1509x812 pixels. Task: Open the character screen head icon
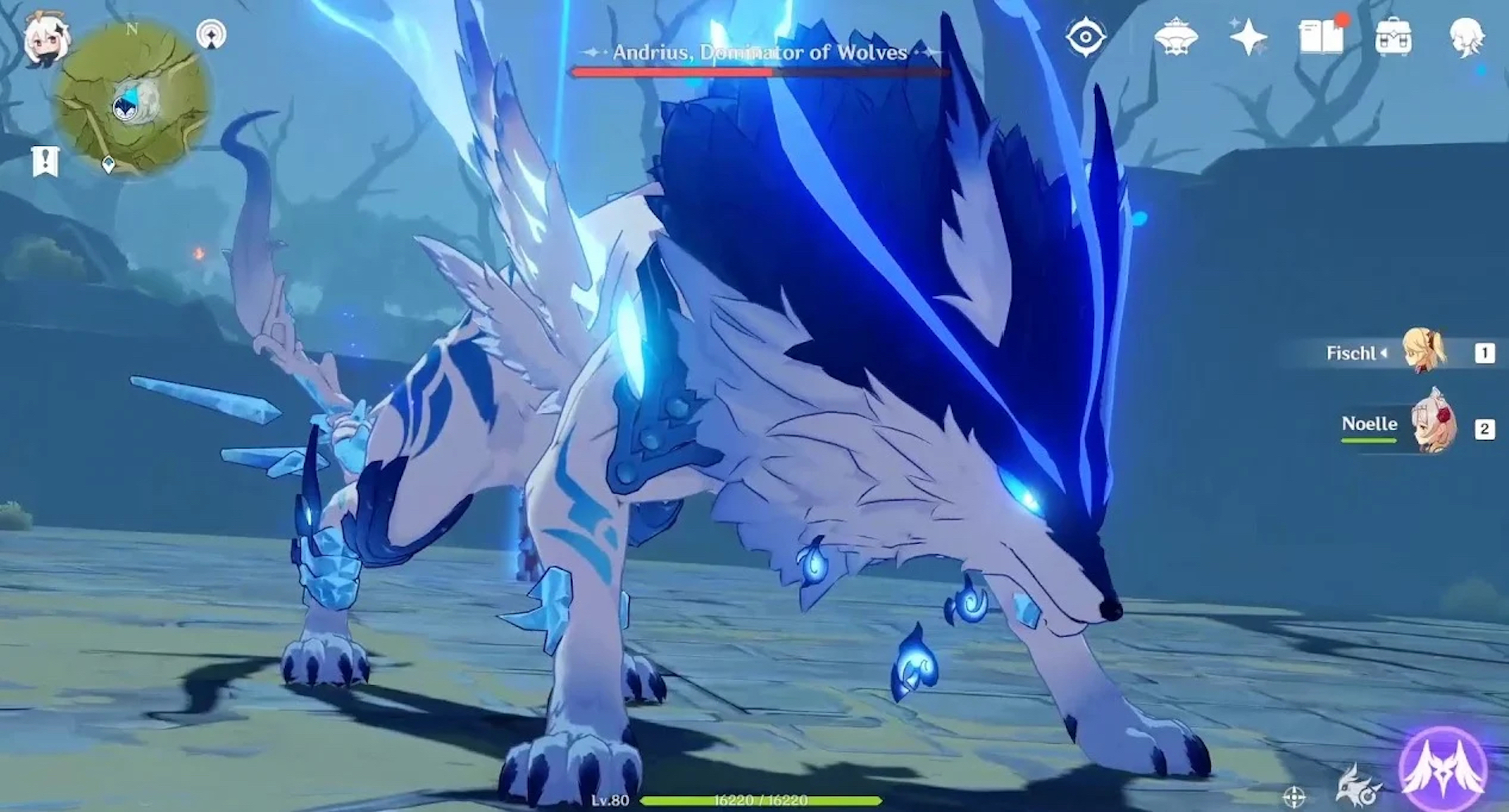pyautogui.click(x=1466, y=37)
